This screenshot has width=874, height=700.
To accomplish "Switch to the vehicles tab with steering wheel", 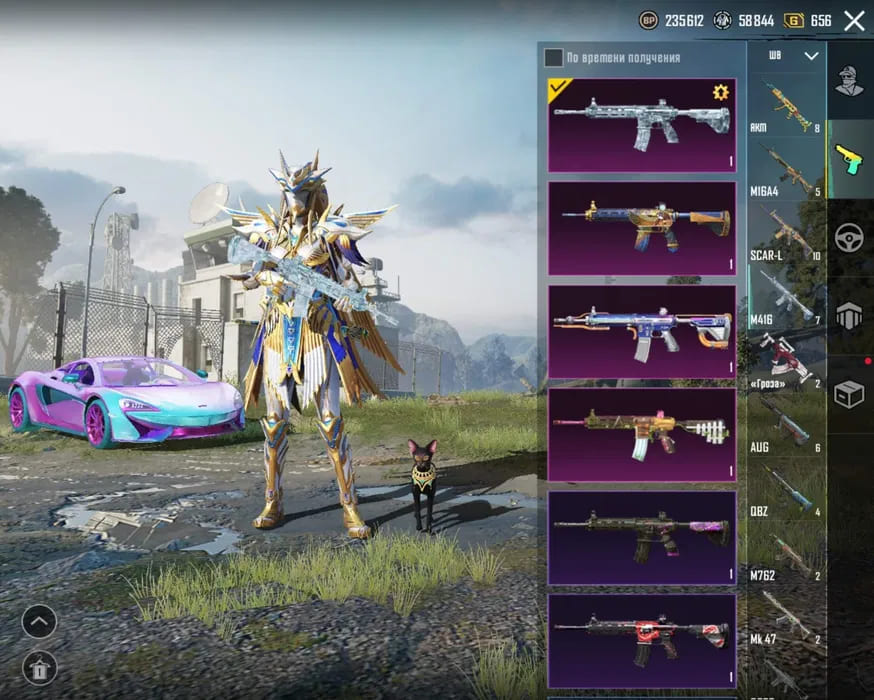I will pyautogui.click(x=849, y=237).
